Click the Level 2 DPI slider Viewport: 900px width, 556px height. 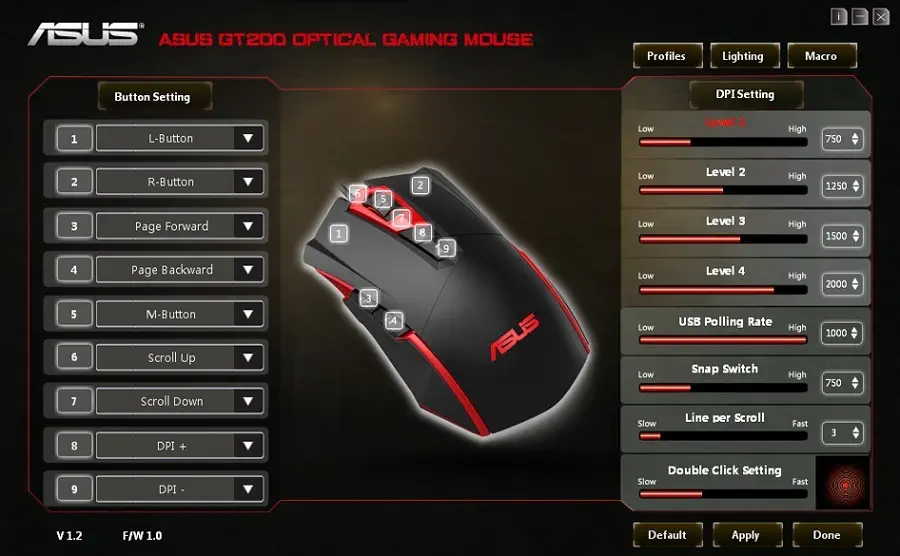(722, 190)
